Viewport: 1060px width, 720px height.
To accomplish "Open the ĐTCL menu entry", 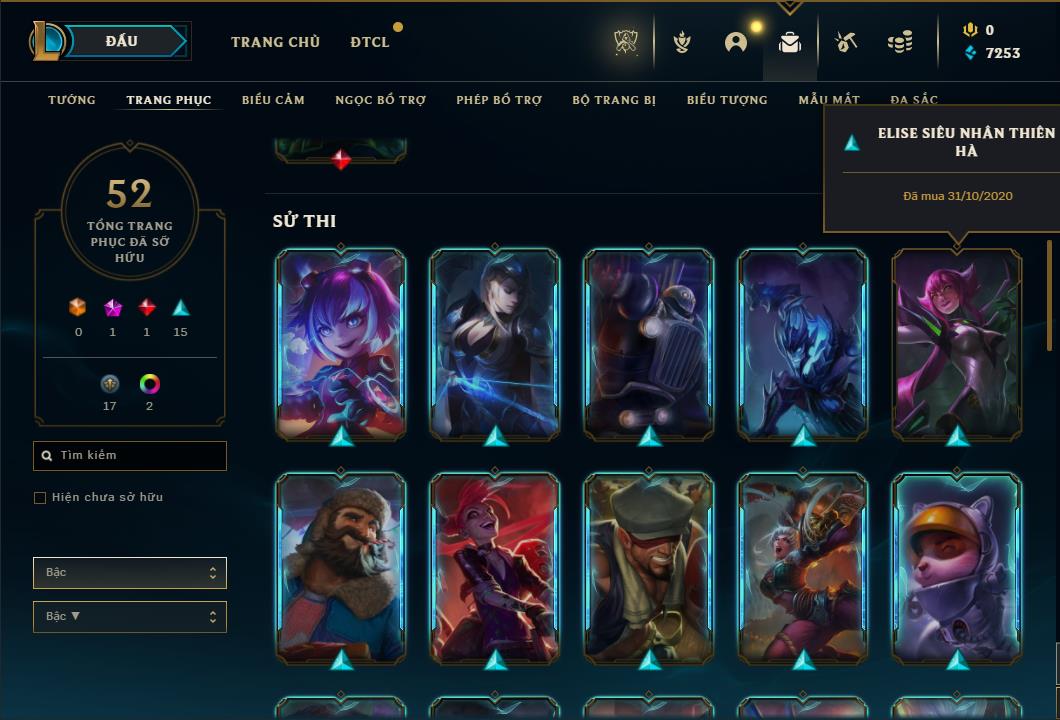I will [370, 42].
